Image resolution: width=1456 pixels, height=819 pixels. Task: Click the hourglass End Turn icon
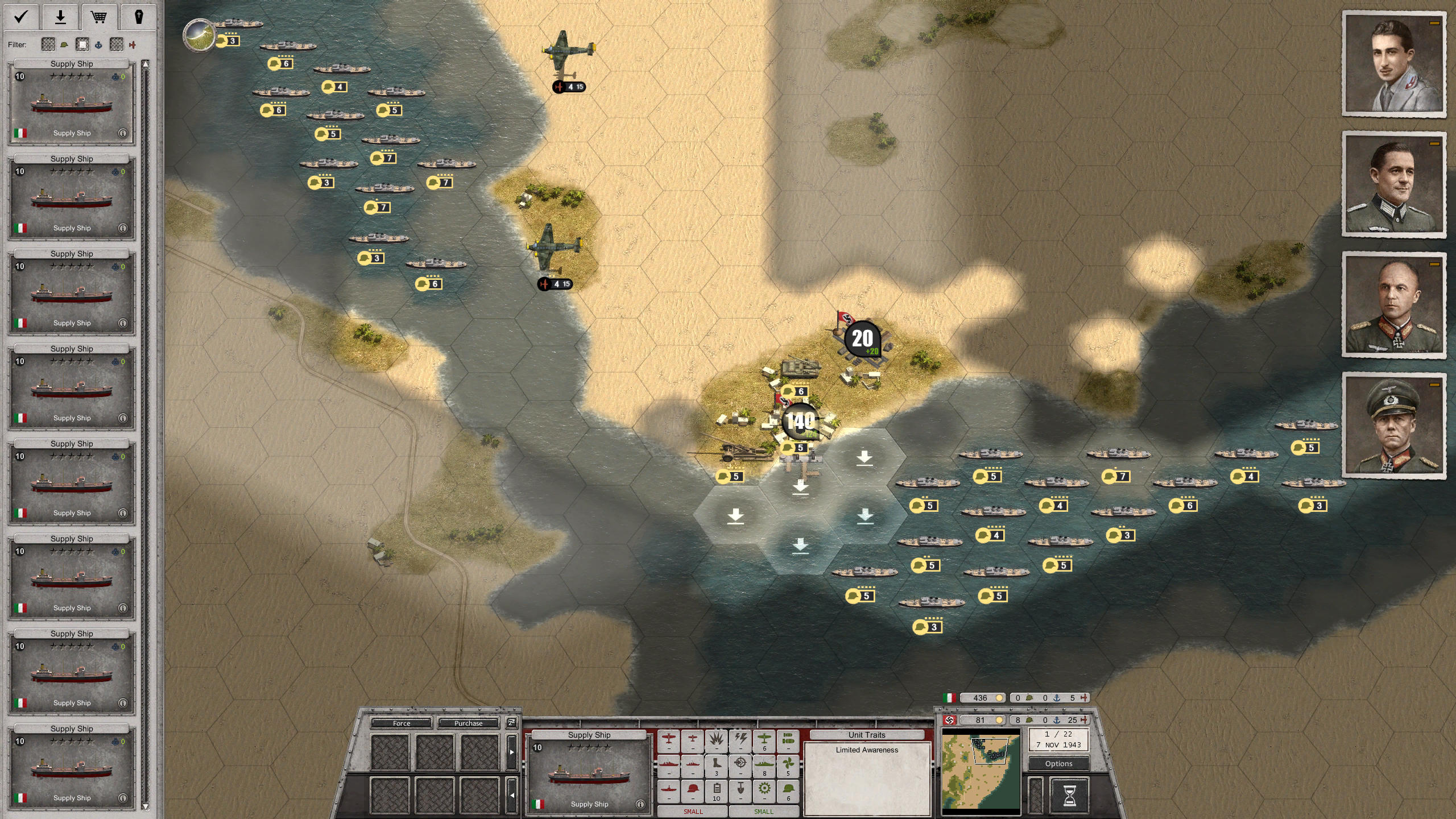point(1069,796)
